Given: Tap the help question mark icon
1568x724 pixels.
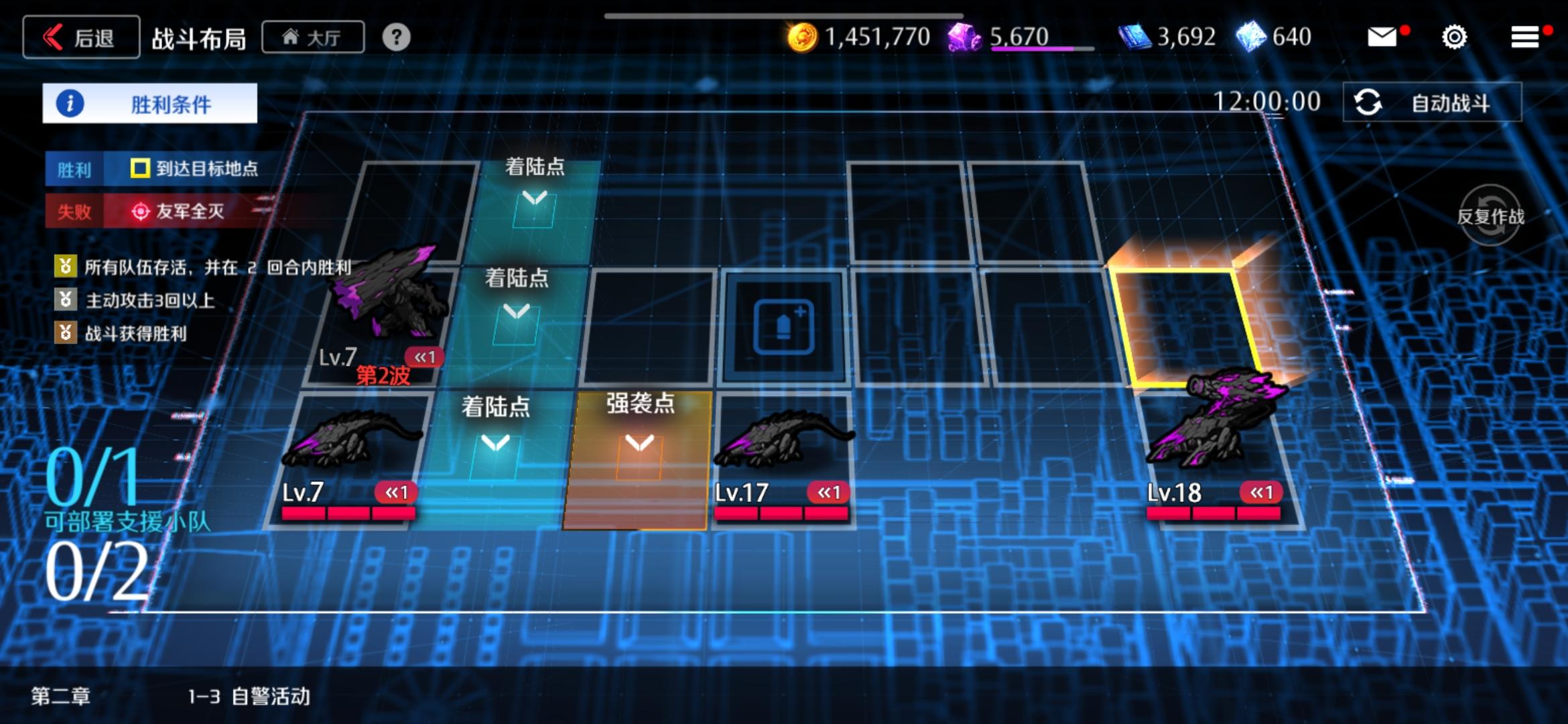Looking at the screenshot, I should click(397, 37).
